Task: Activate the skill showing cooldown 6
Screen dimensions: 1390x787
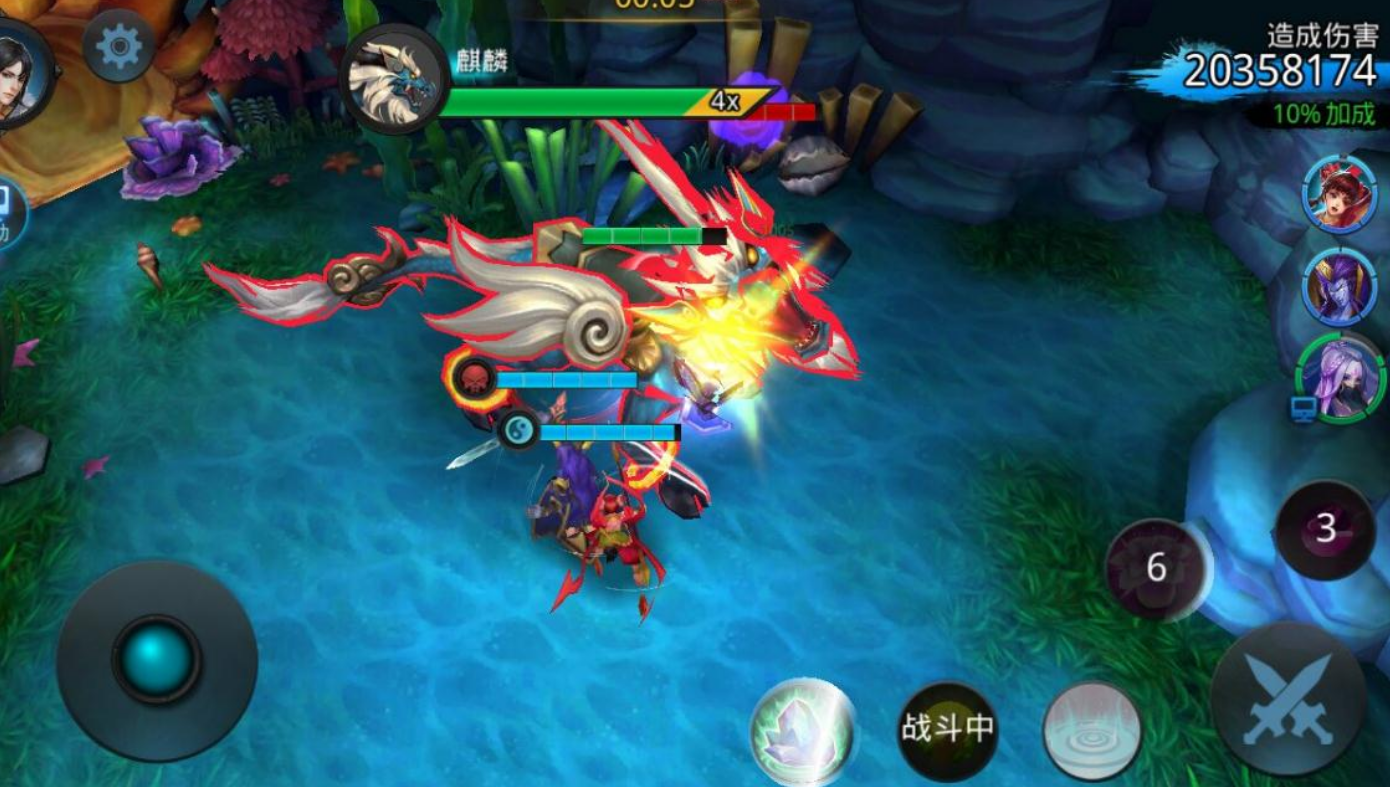Action: click(x=1157, y=568)
